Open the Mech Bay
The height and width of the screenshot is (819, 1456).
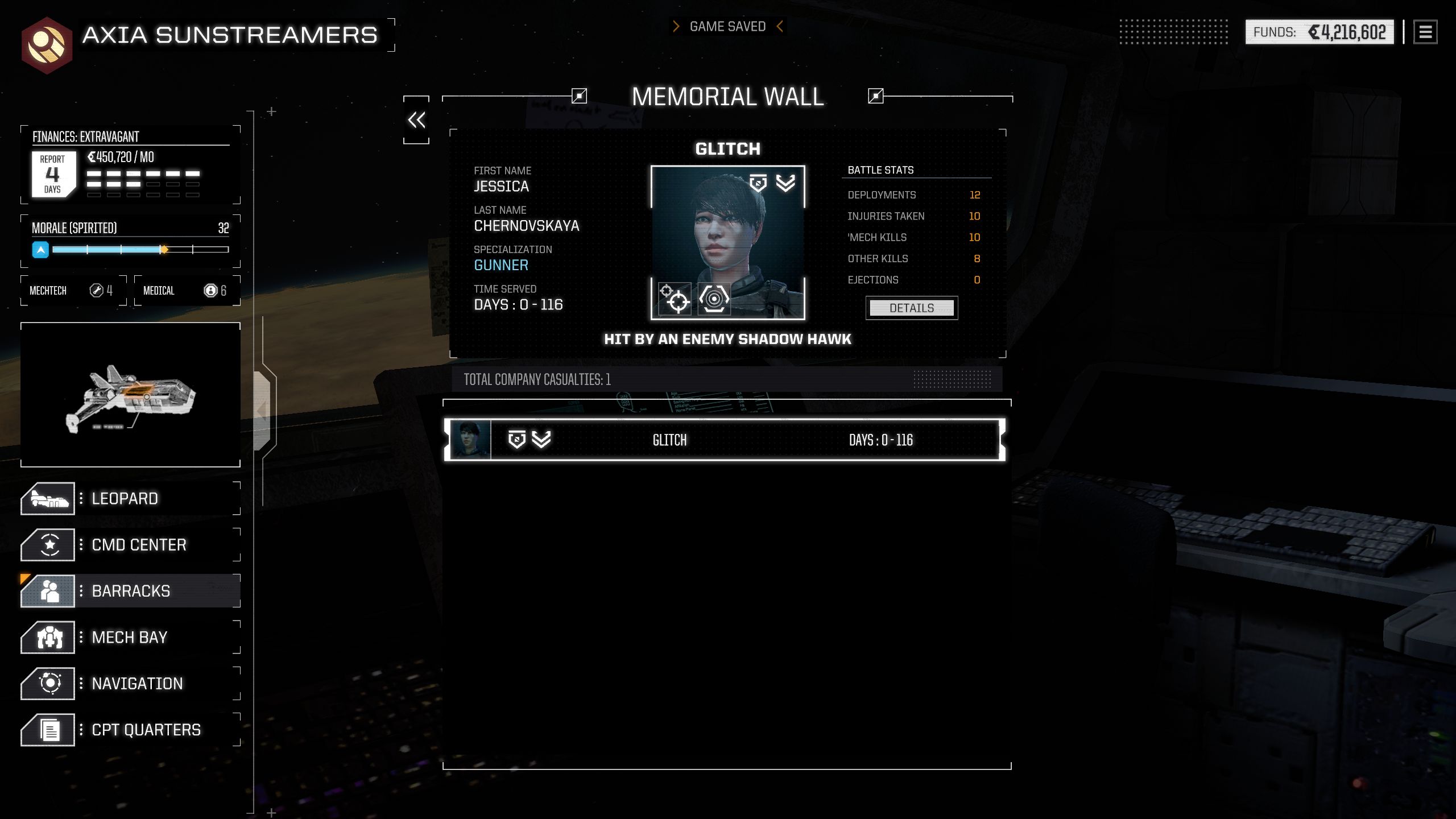coord(130,638)
